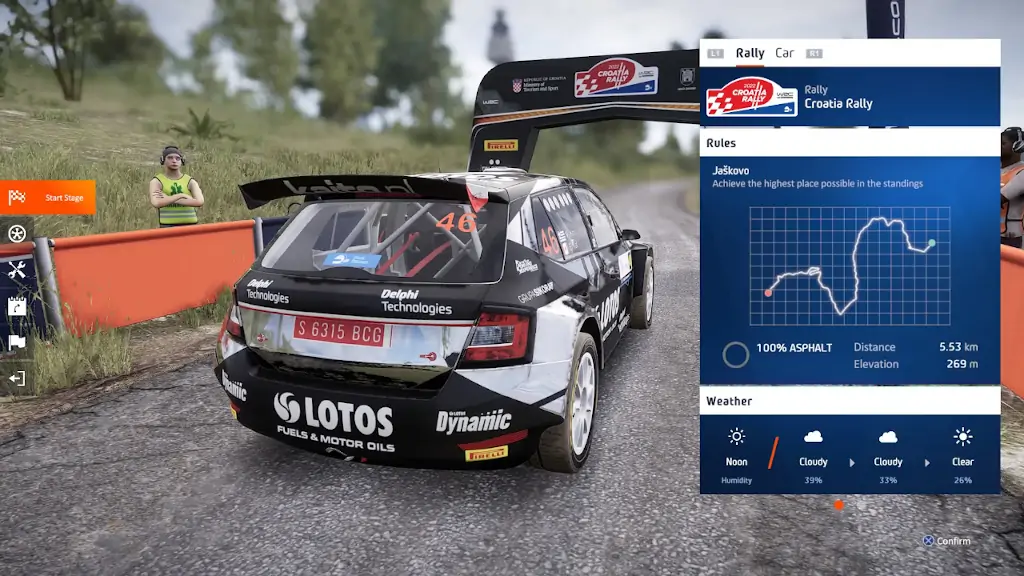
Task: Select the notepad icon in the sidebar
Action: [17, 306]
